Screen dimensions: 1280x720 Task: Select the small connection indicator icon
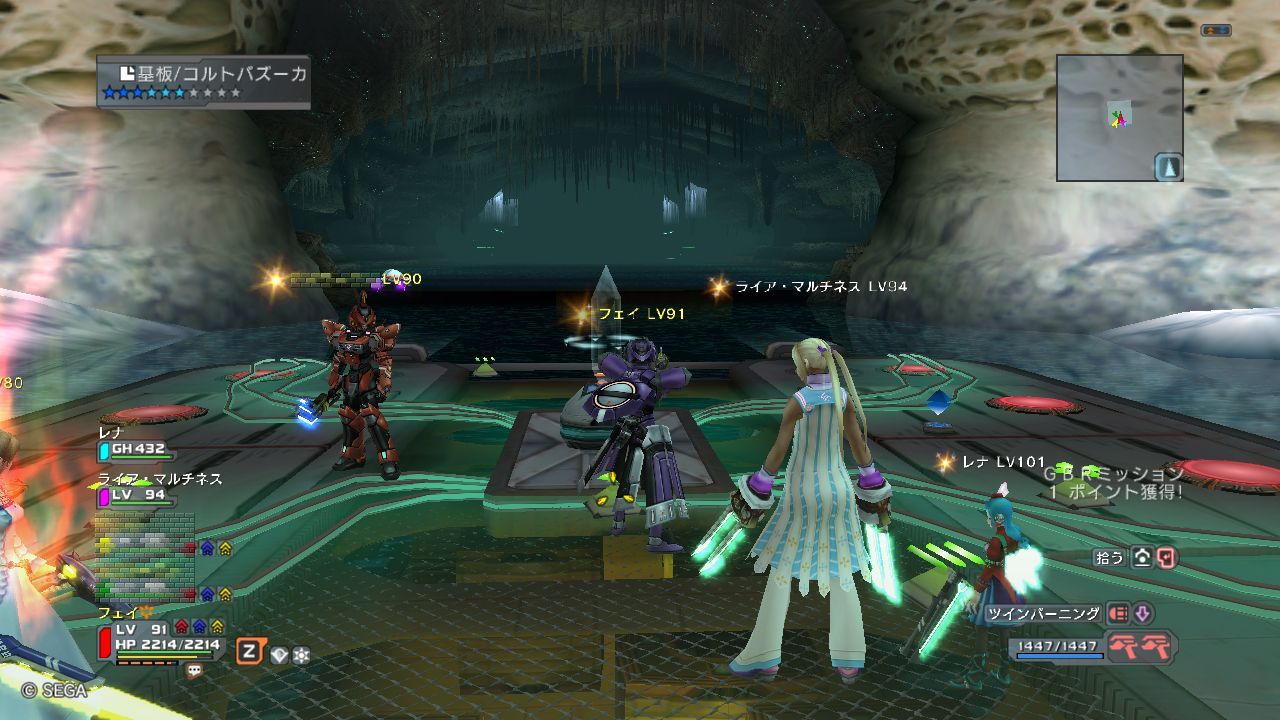click(x=1215, y=31)
